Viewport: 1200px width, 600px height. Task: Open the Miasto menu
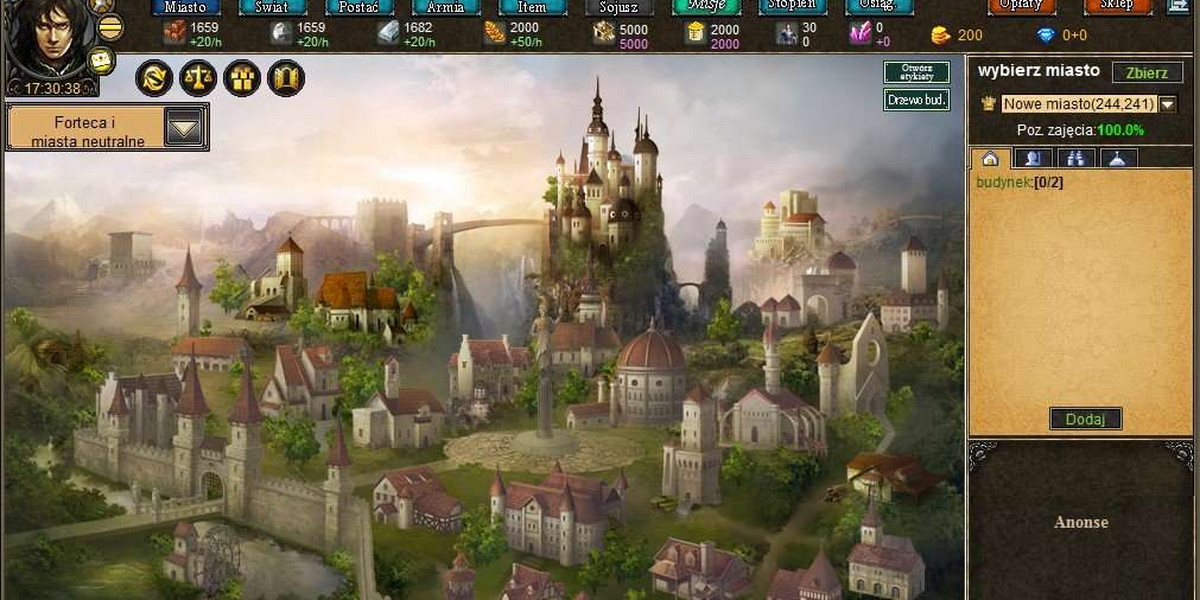click(x=185, y=7)
